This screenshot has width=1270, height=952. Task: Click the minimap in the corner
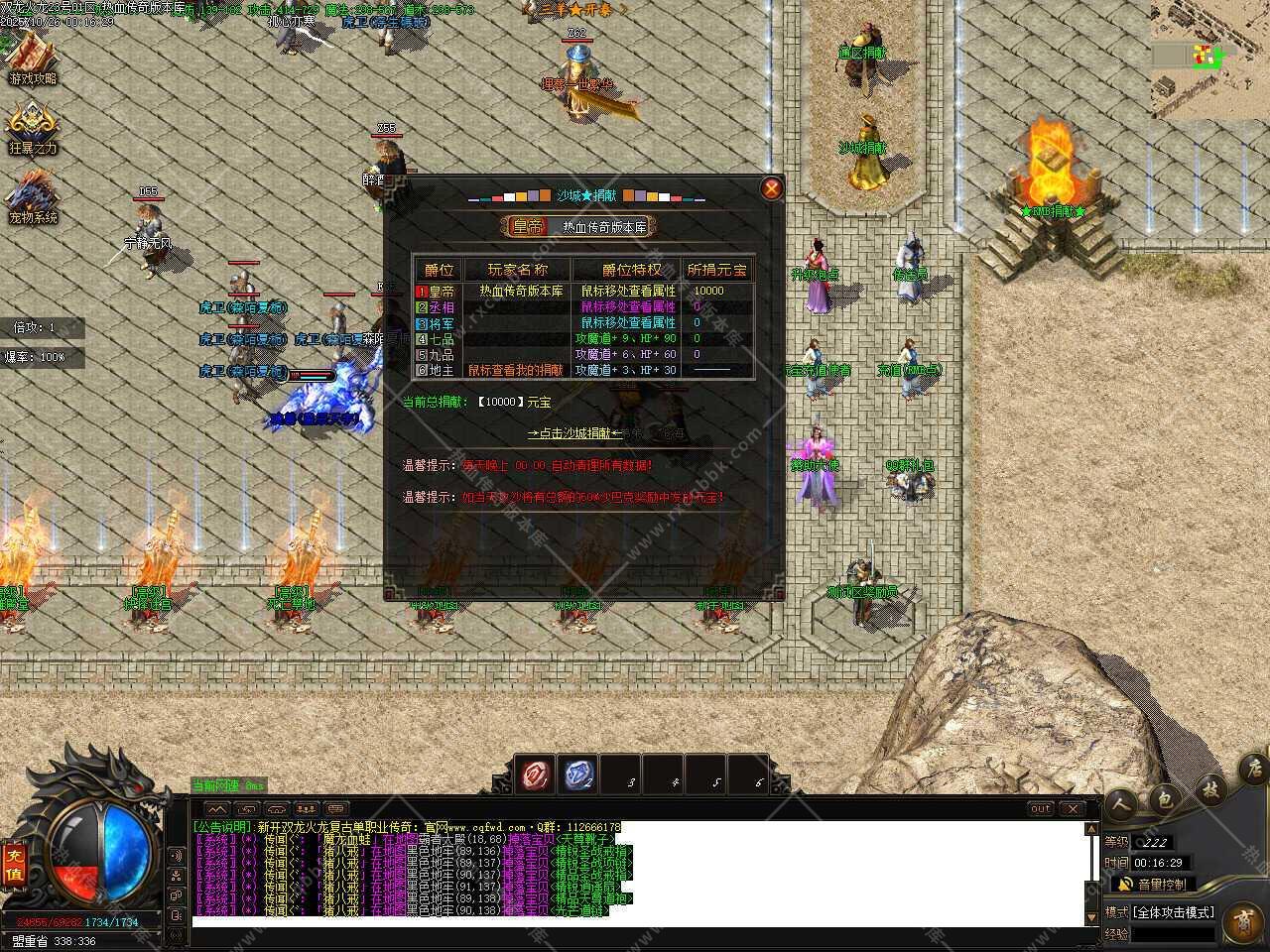tap(1209, 59)
